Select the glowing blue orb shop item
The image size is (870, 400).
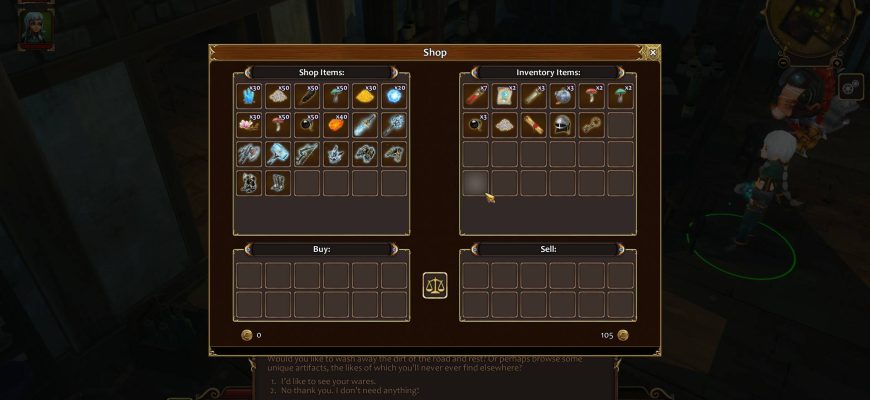pyautogui.click(x=394, y=96)
